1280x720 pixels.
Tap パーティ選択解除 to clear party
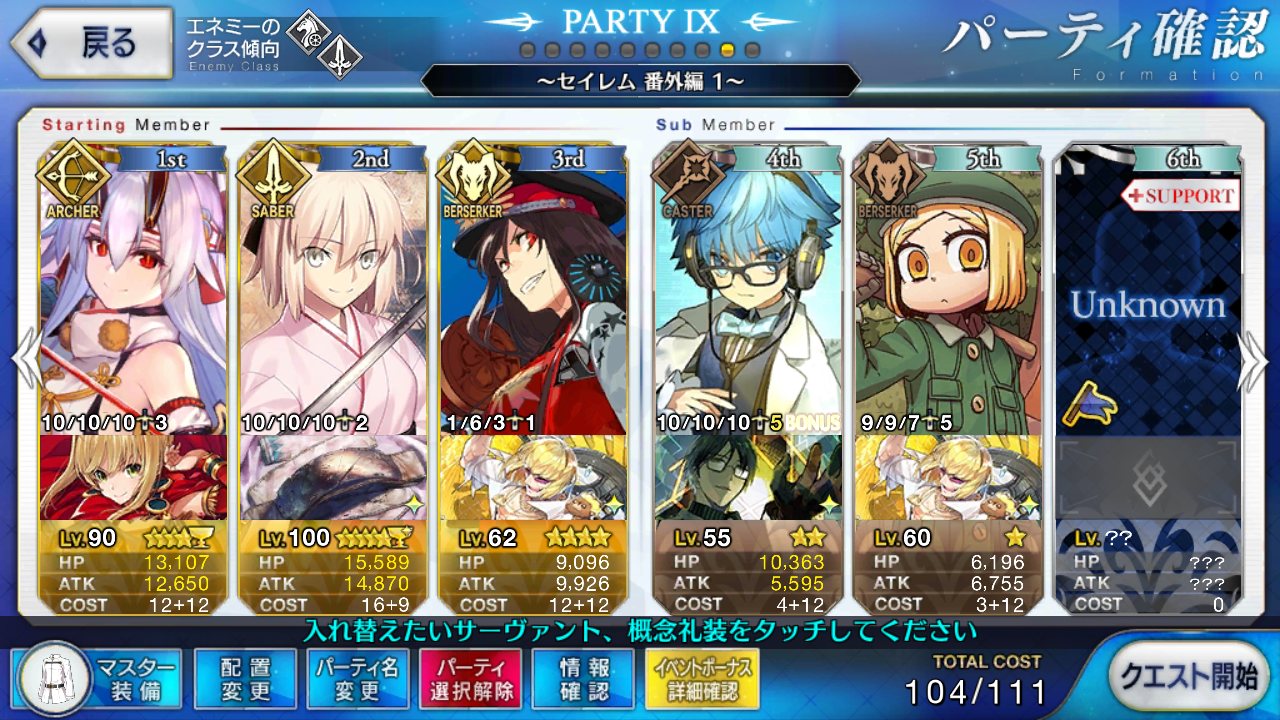tap(469, 678)
